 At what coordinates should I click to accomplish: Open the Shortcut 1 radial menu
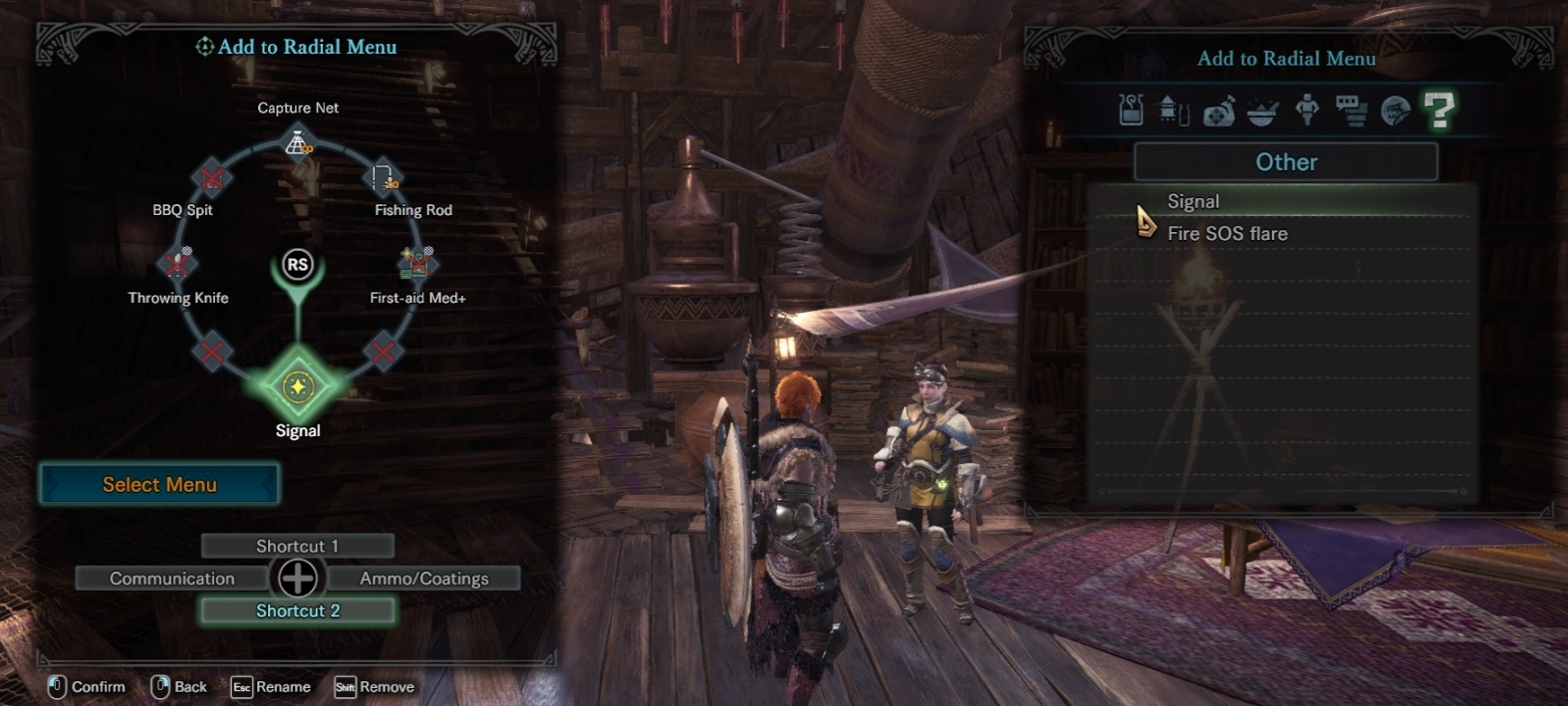coord(297,546)
